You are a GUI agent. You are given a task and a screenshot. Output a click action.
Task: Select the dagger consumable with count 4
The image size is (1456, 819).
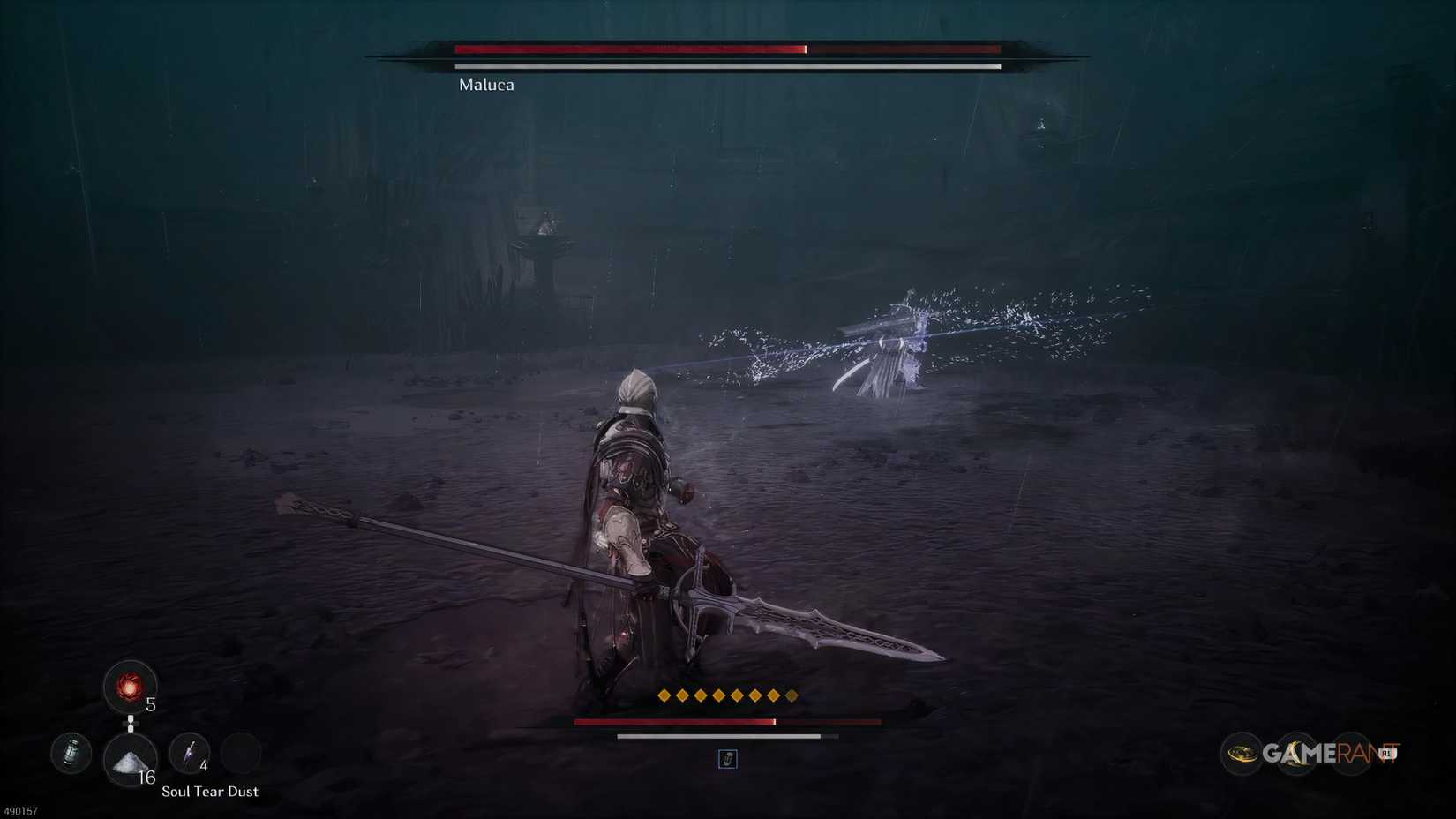point(189,753)
